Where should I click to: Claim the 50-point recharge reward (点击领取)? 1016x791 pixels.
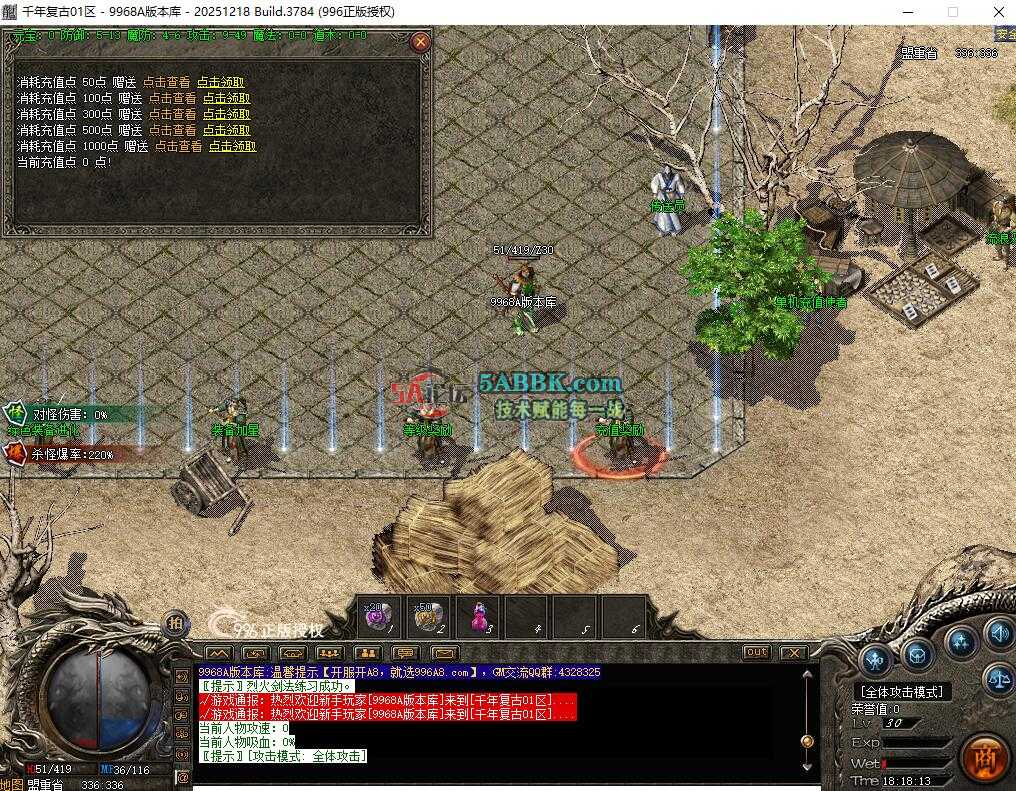[220, 82]
